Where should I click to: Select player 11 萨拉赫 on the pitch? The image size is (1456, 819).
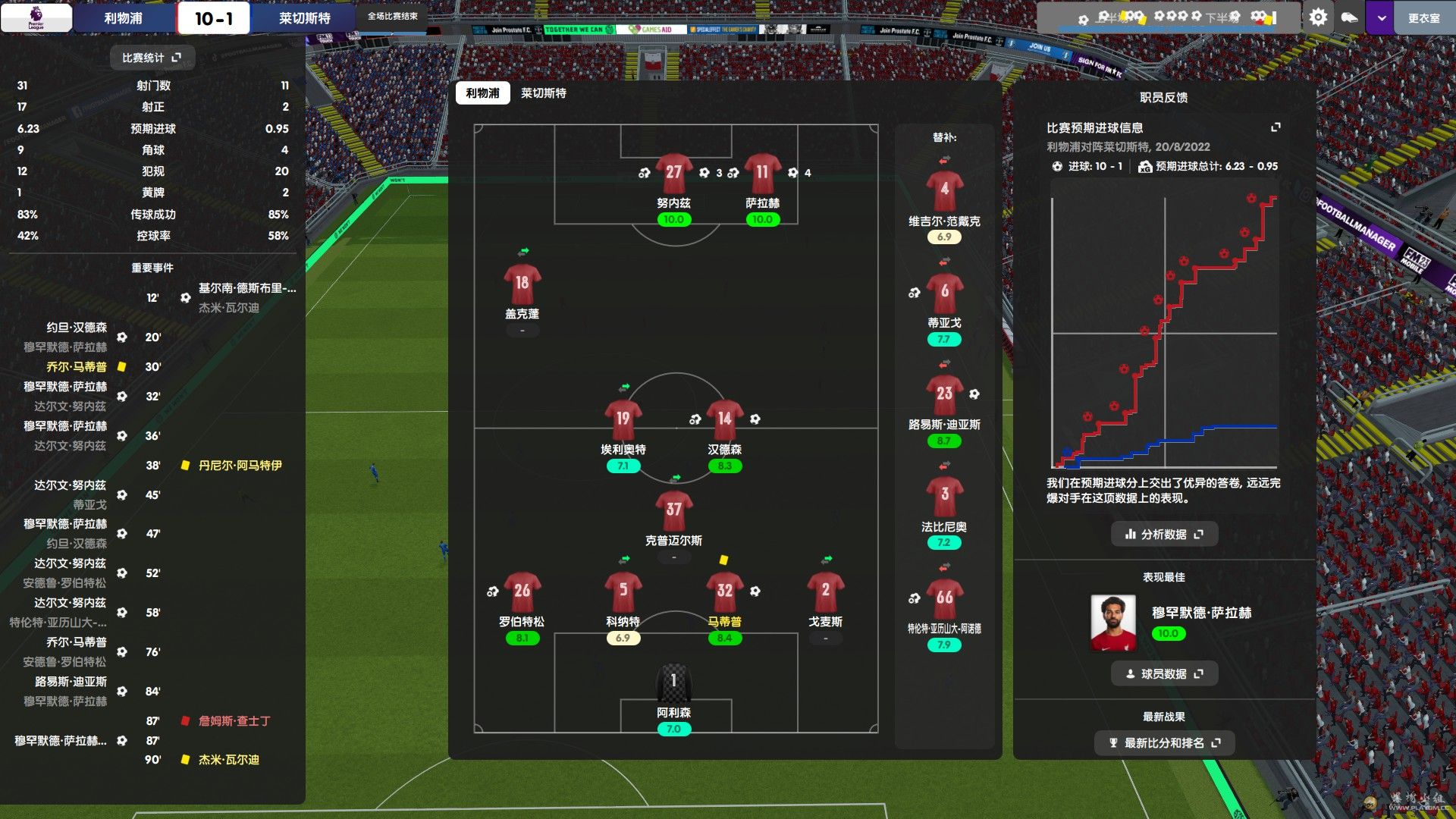point(762,174)
